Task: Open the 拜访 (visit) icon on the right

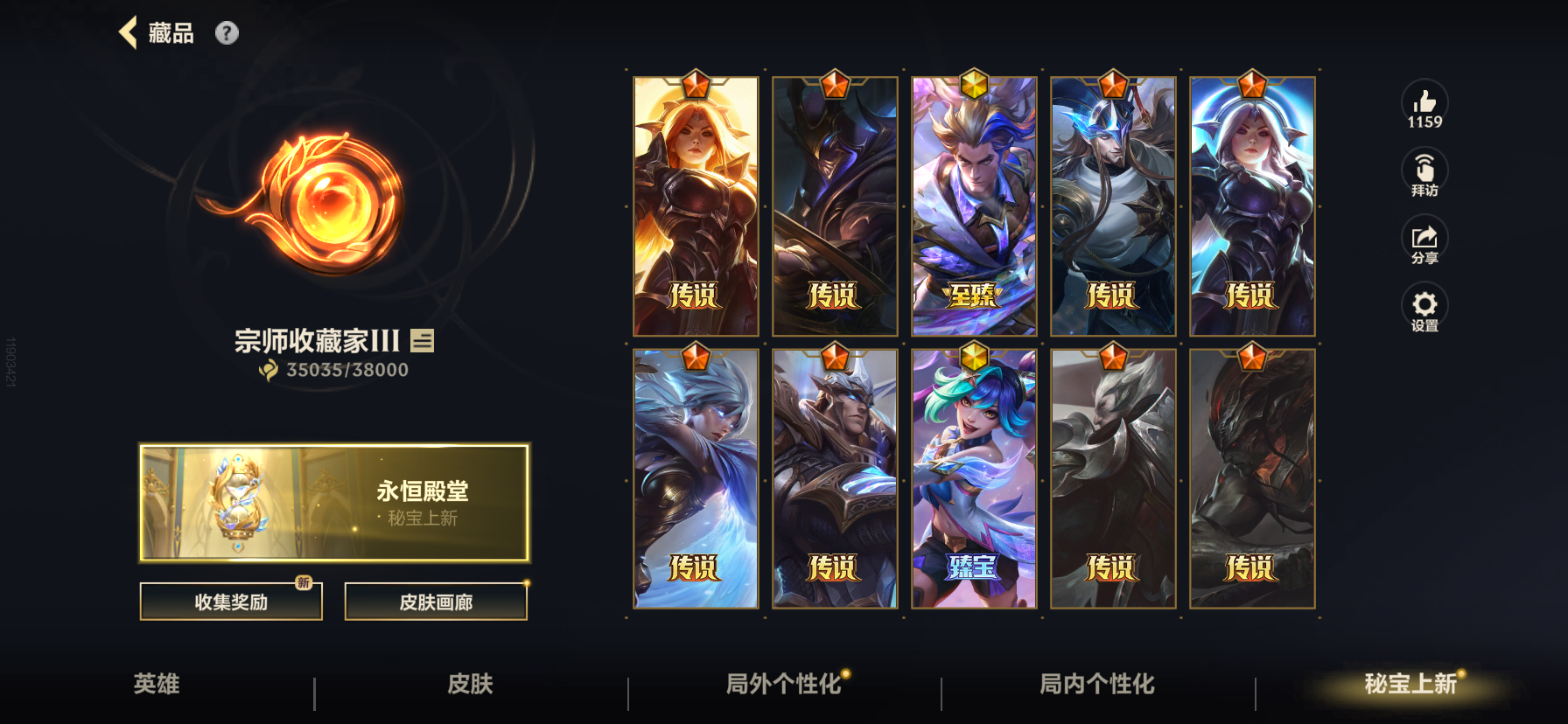Action: (x=1425, y=171)
